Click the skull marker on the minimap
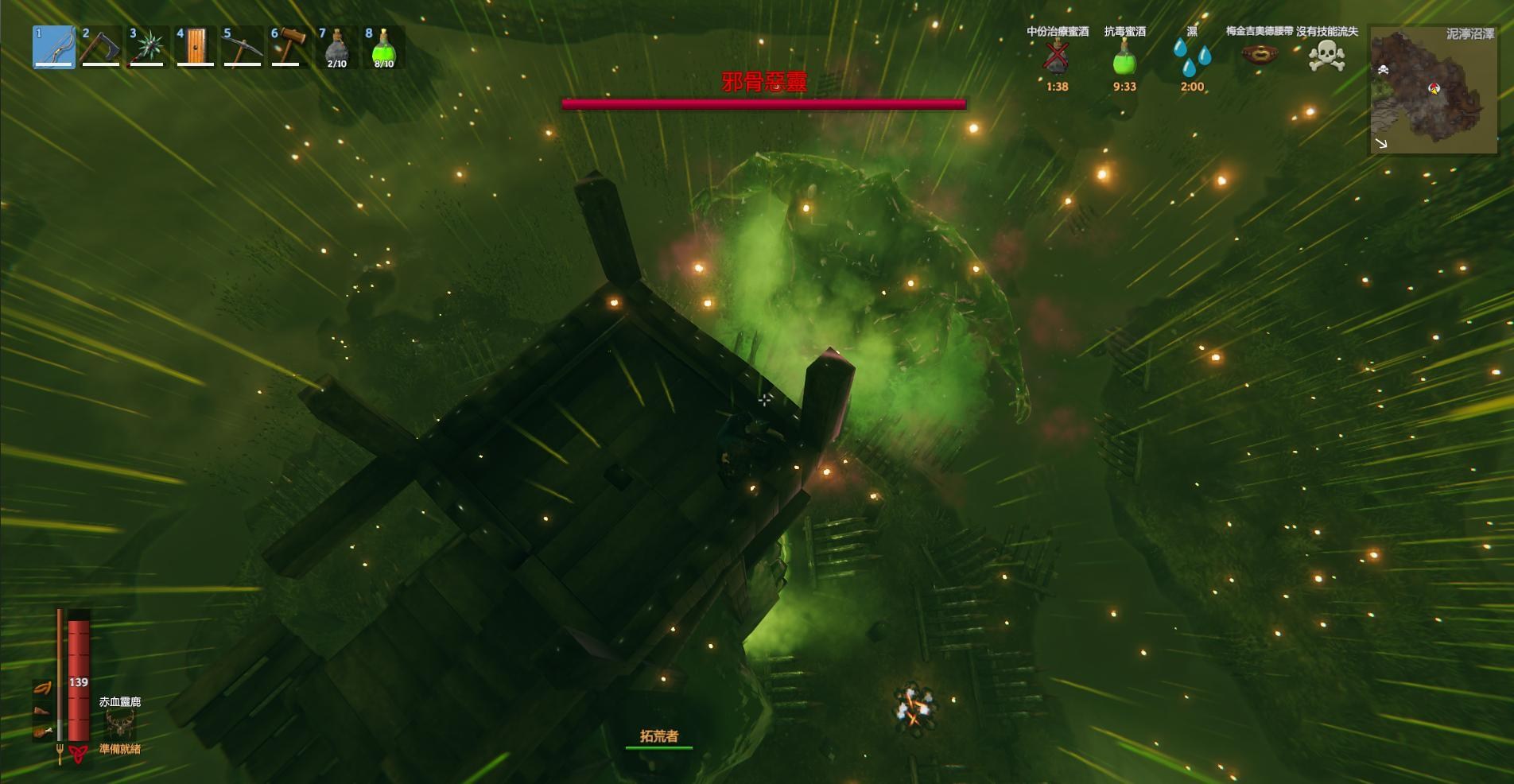This screenshot has height=784, width=1514. pos(1383,71)
